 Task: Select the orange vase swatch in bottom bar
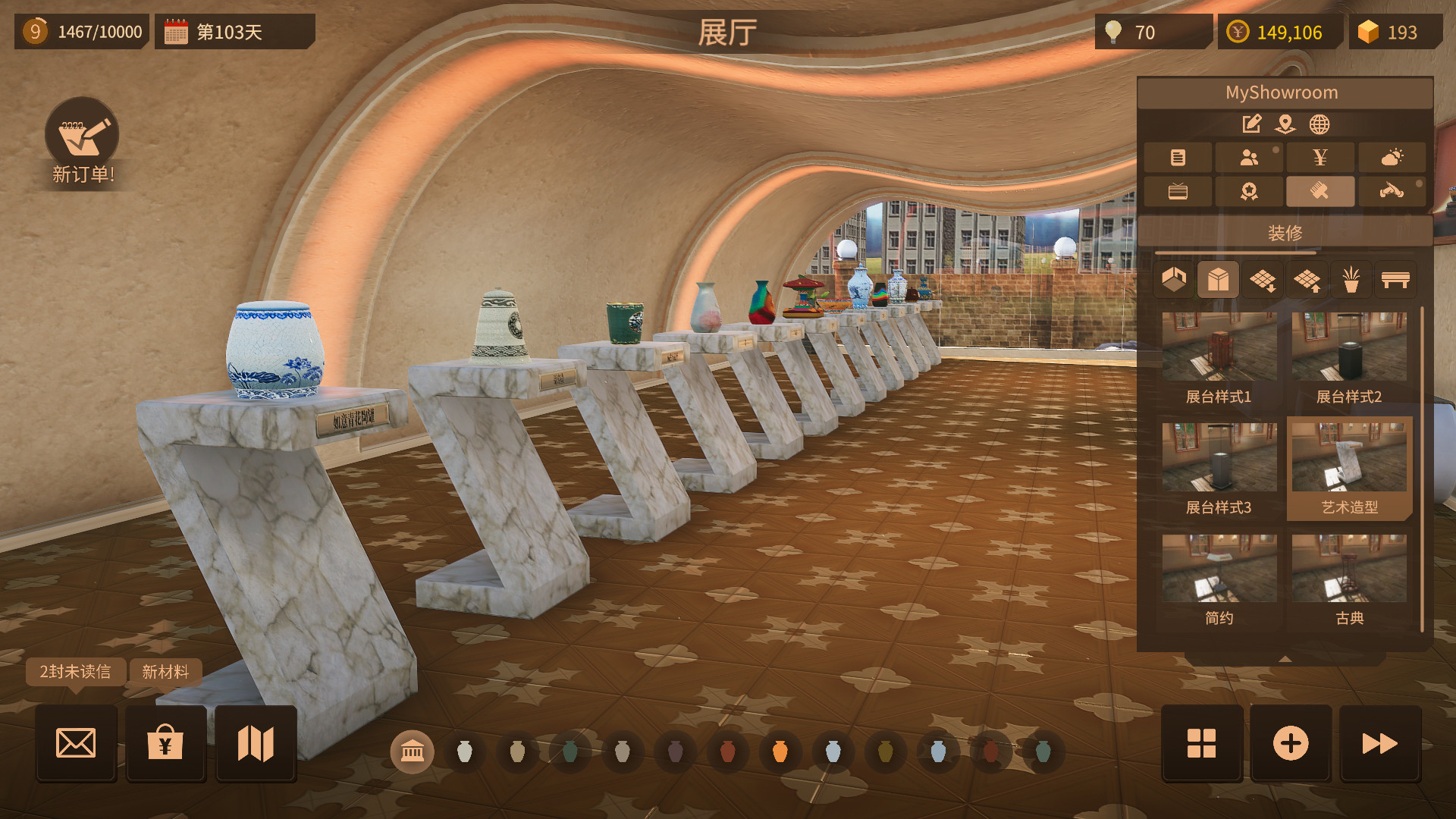pos(779,752)
